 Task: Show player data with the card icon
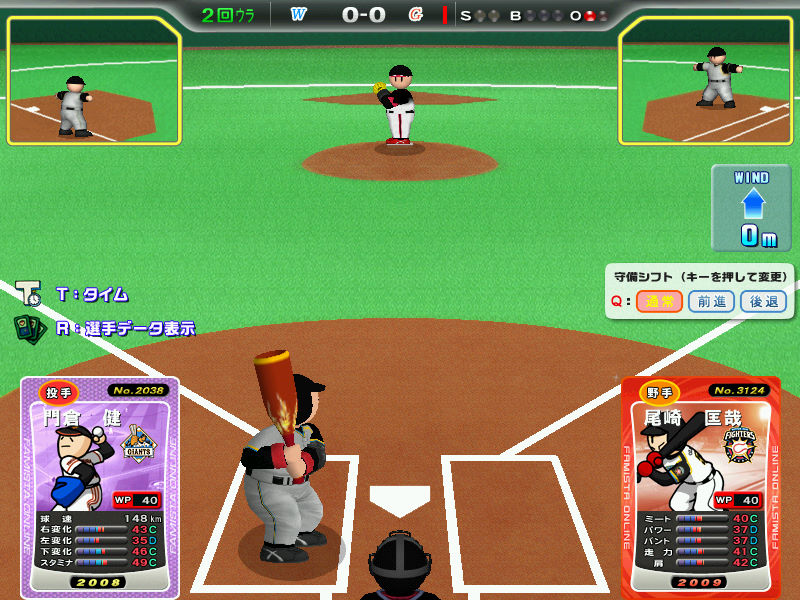tap(28, 327)
